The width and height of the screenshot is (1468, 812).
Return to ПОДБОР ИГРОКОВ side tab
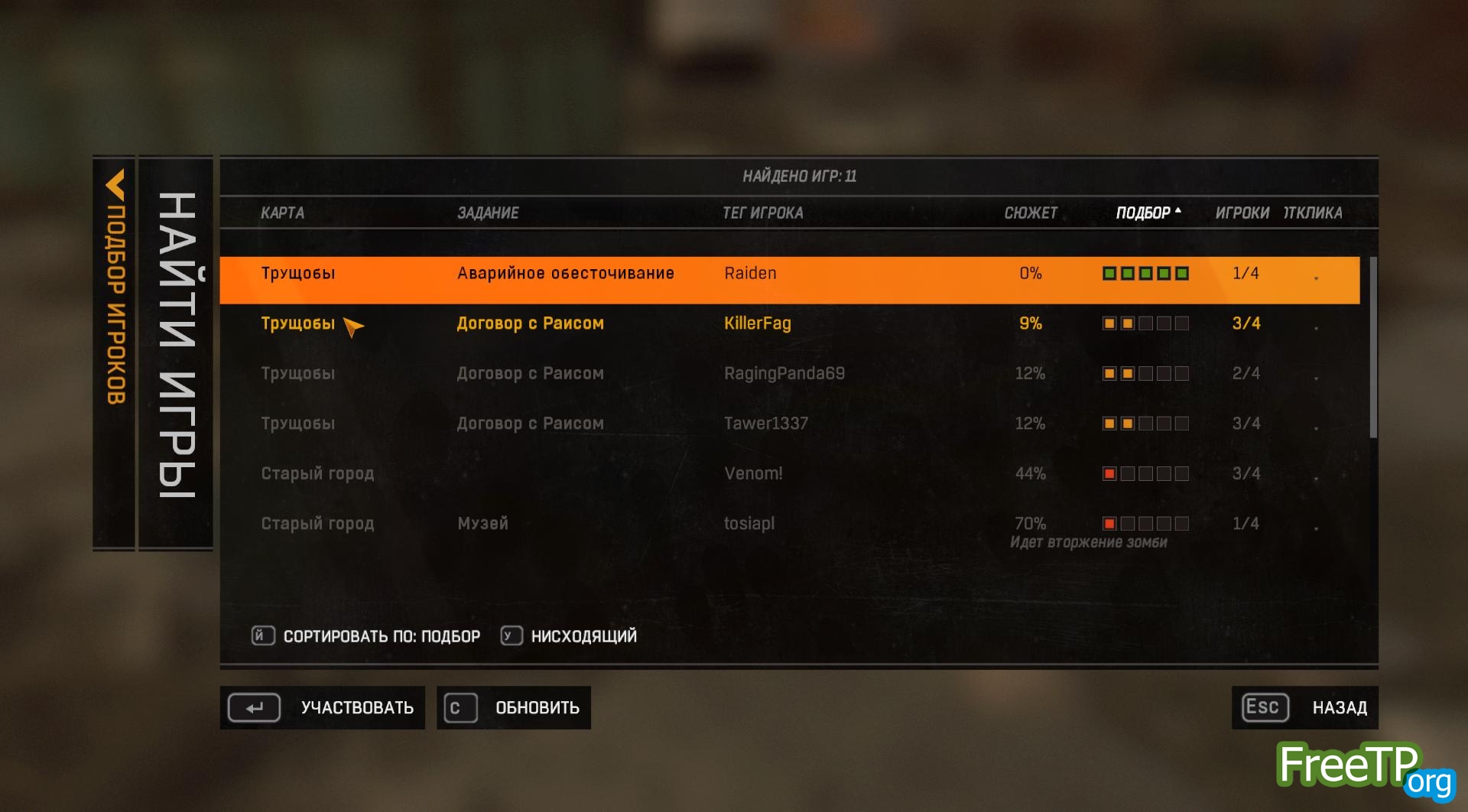tap(115, 291)
